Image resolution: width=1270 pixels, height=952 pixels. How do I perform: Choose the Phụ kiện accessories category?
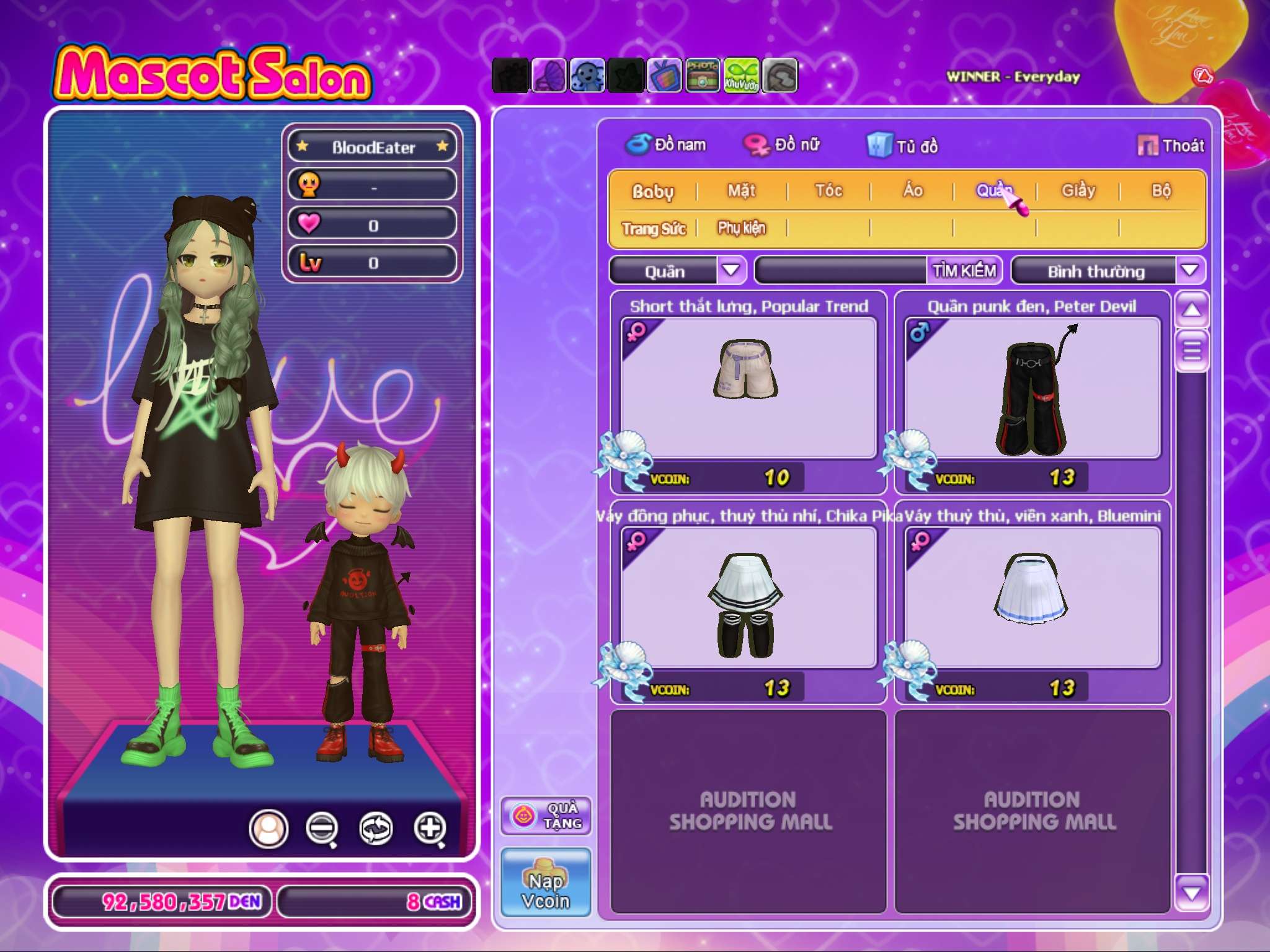pos(742,229)
